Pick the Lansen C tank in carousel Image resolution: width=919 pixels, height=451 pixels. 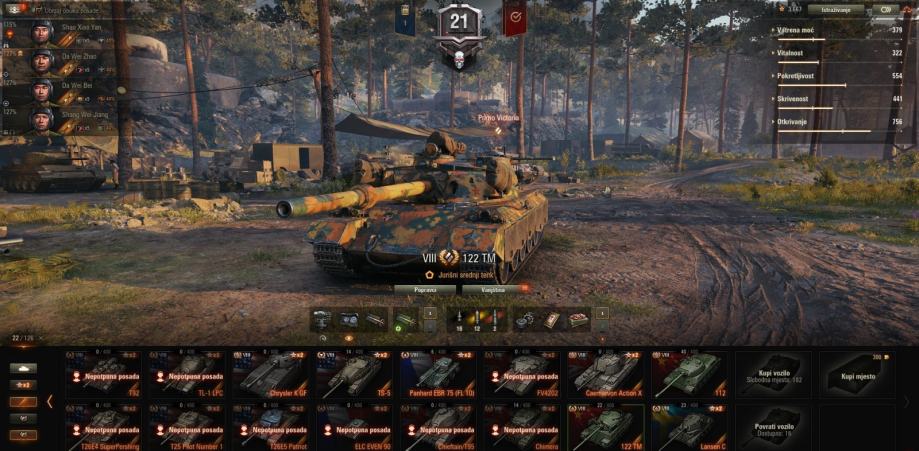690,426
